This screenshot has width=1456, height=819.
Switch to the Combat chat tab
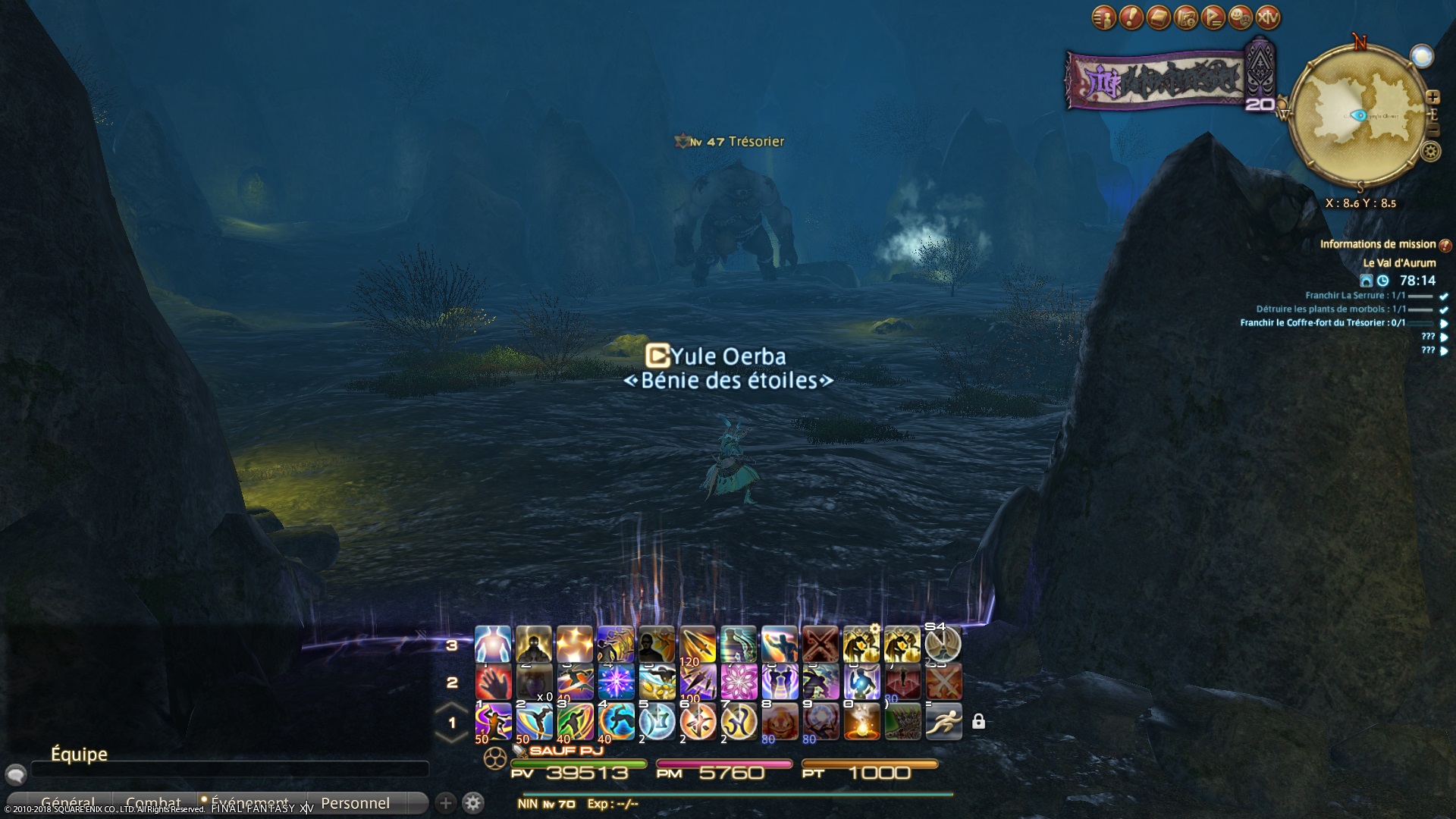(153, 803)
